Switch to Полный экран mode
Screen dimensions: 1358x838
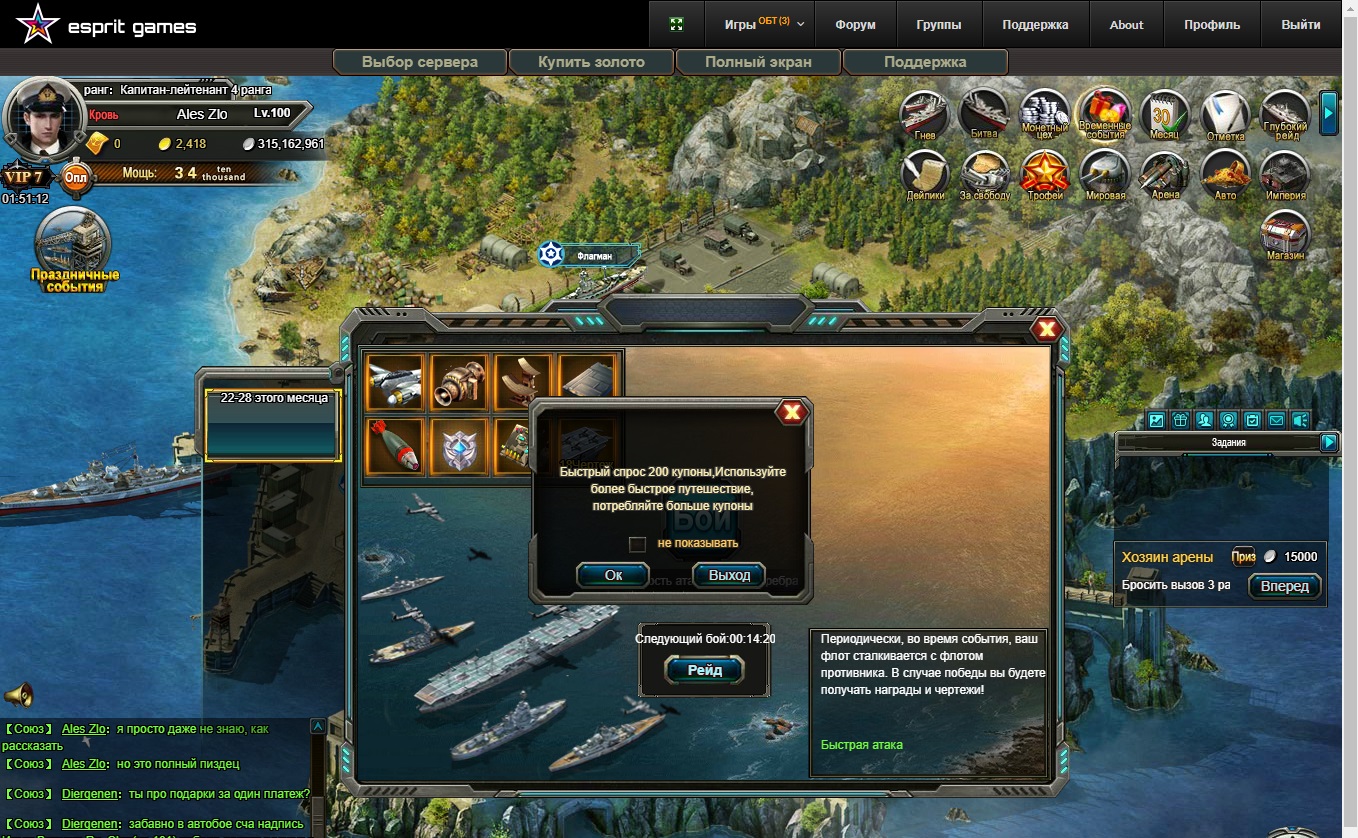pyautogui.click(x=758, y=62)
